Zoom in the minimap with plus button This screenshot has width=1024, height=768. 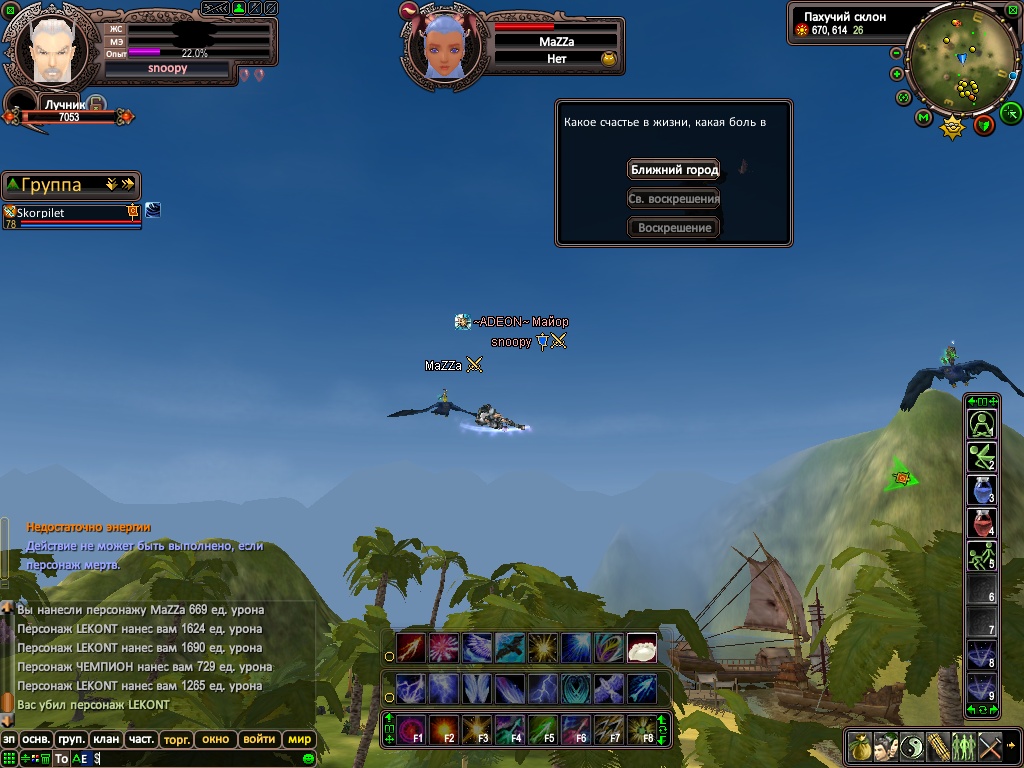click(x=896, y=73)
